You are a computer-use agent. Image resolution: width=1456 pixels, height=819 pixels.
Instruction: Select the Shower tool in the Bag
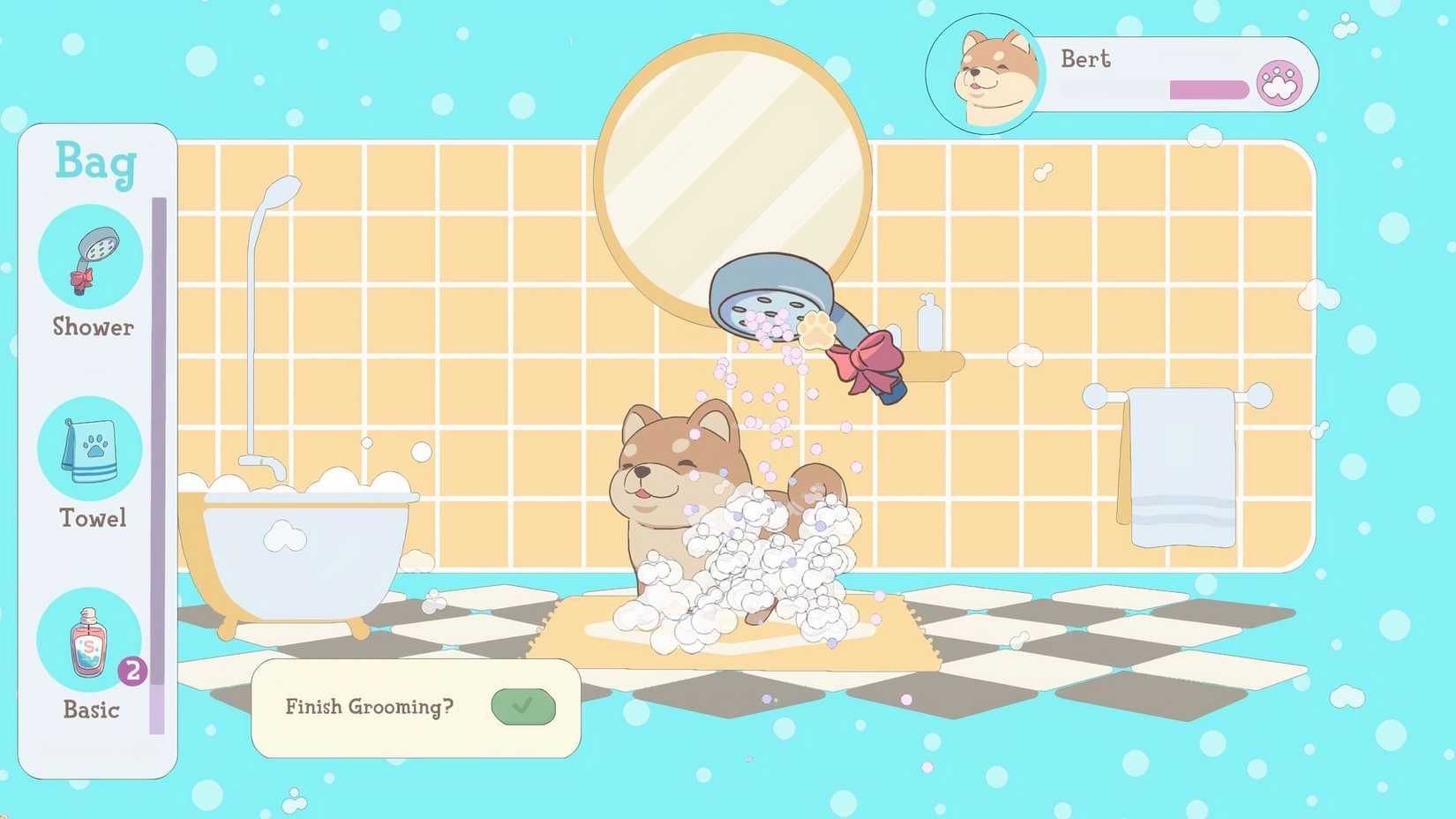pos(89,255)
